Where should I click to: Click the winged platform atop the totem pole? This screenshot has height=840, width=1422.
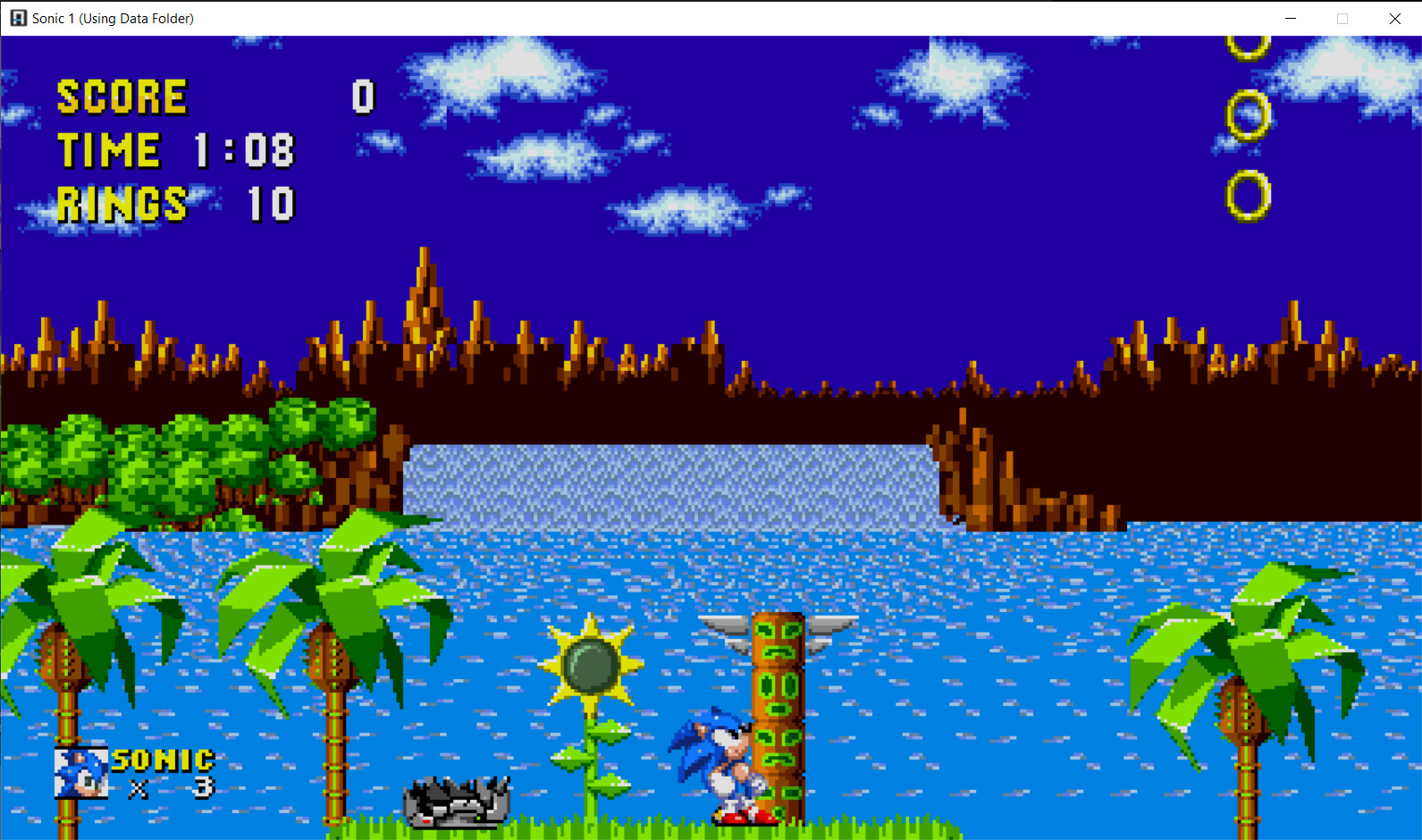(778, 624)
